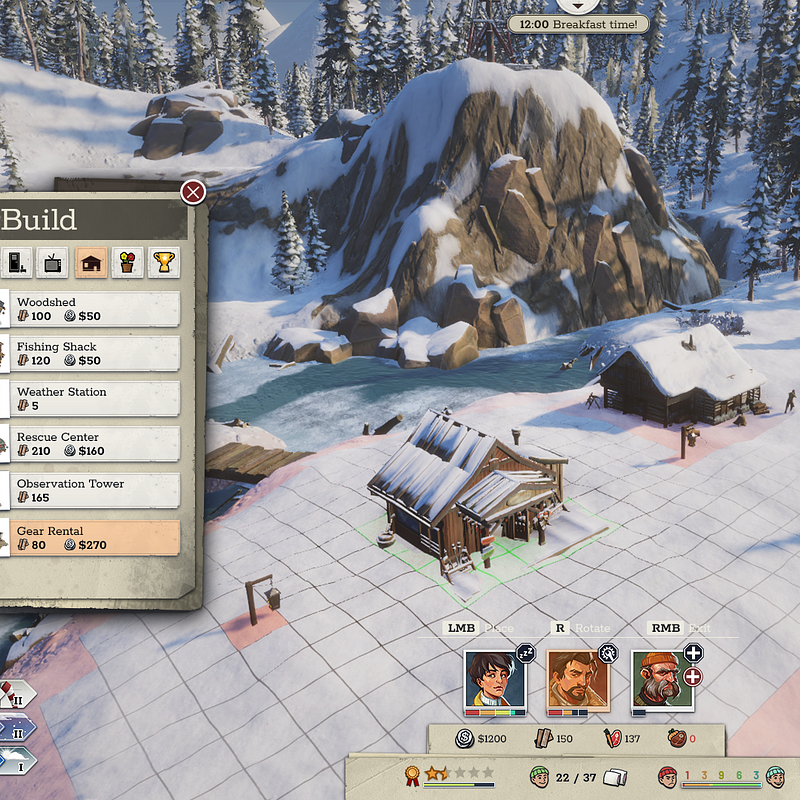800x800 pixels.
Task: Click the dark plus badge above red one
Action: tap(693, 653)
